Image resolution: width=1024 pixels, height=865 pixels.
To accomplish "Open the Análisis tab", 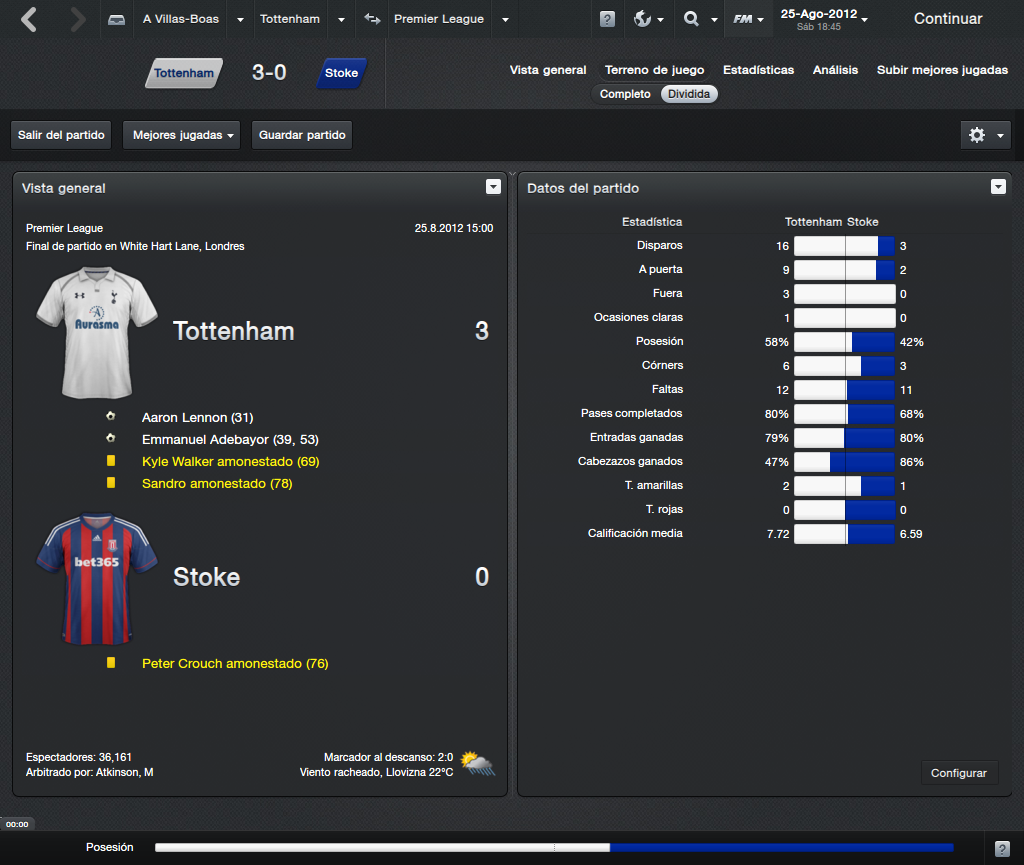I will point(835,70).
